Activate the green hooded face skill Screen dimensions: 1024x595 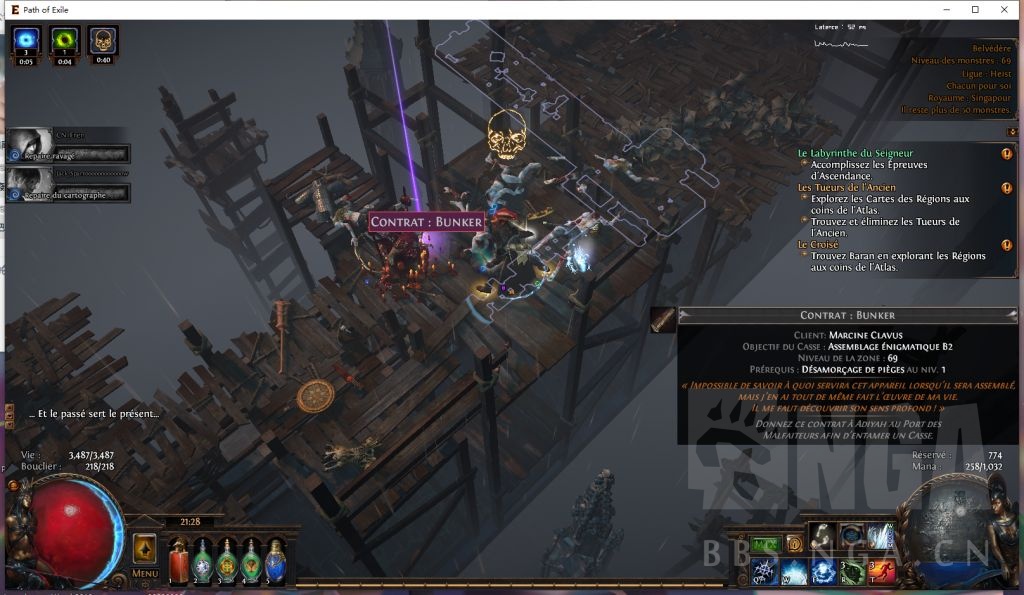coord(851,572)
